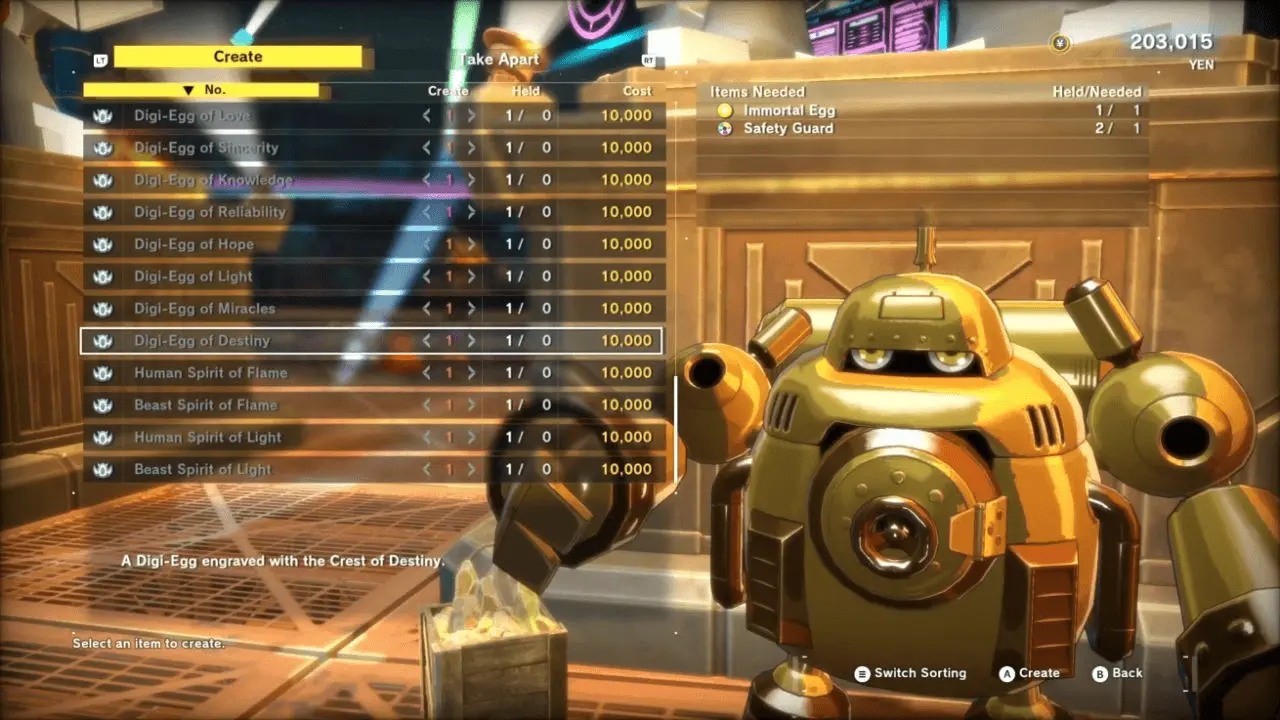The height and width of the screenshot is (720, 1280).
Task: Click the highlighted Digi-Egg of Destiny row
Action: [202, 341]
